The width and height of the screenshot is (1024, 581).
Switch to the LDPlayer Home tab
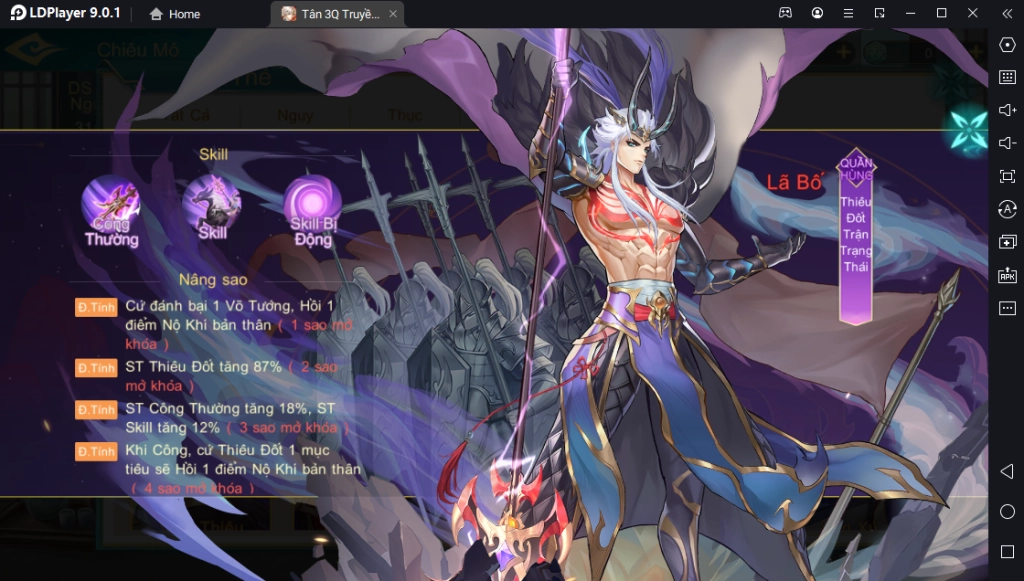pos(174,14)
